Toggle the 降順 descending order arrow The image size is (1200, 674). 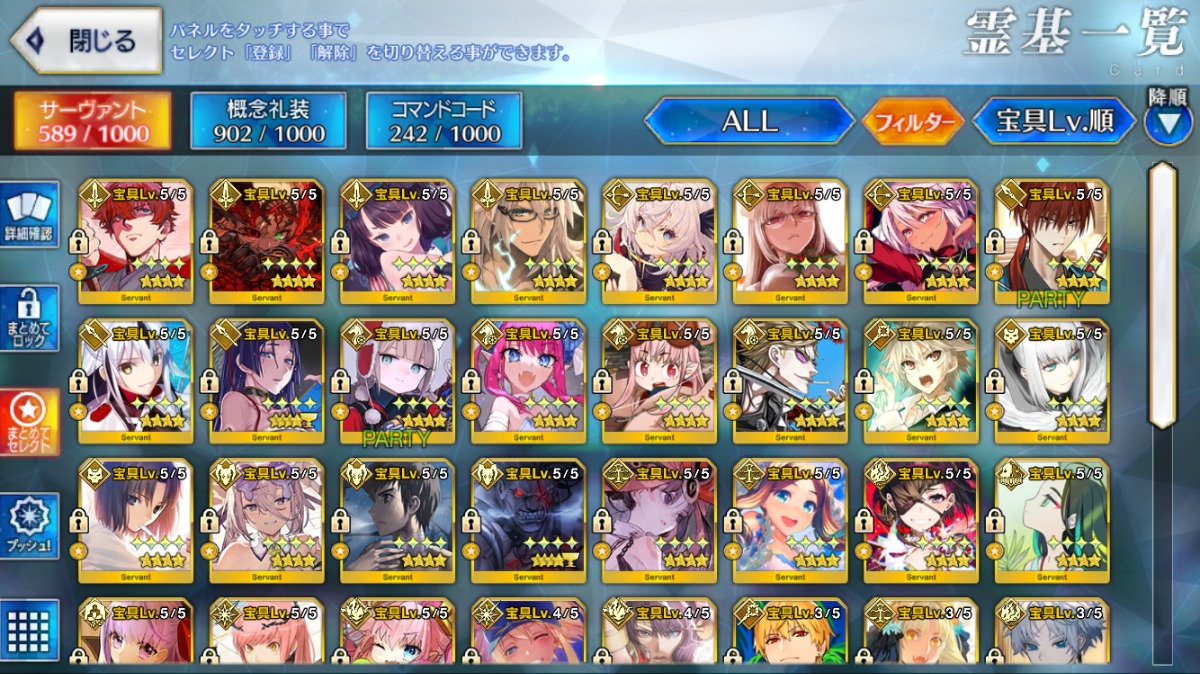click(1167, 122)
